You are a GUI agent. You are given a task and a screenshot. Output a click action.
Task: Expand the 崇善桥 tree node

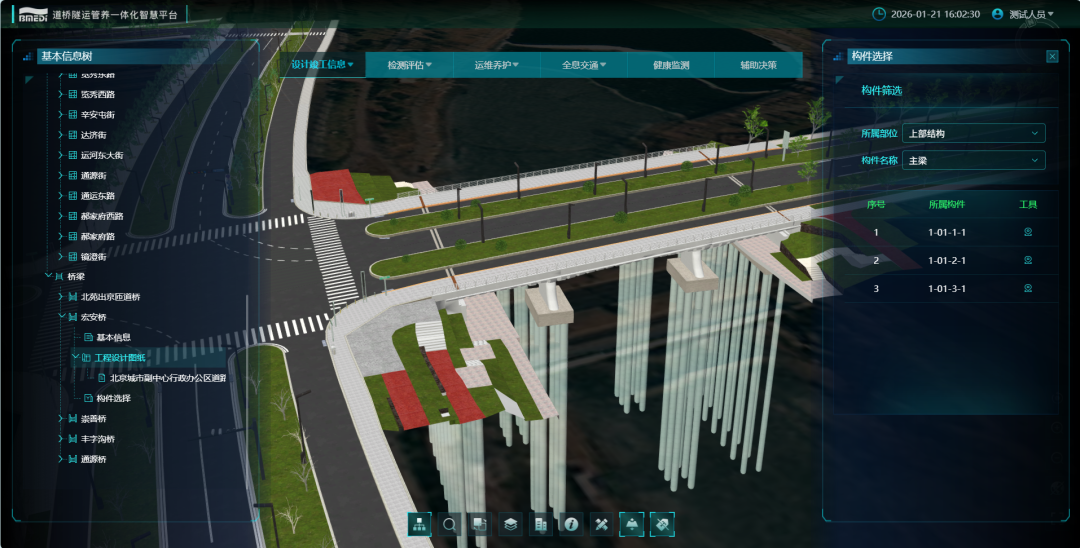(60, 419)
